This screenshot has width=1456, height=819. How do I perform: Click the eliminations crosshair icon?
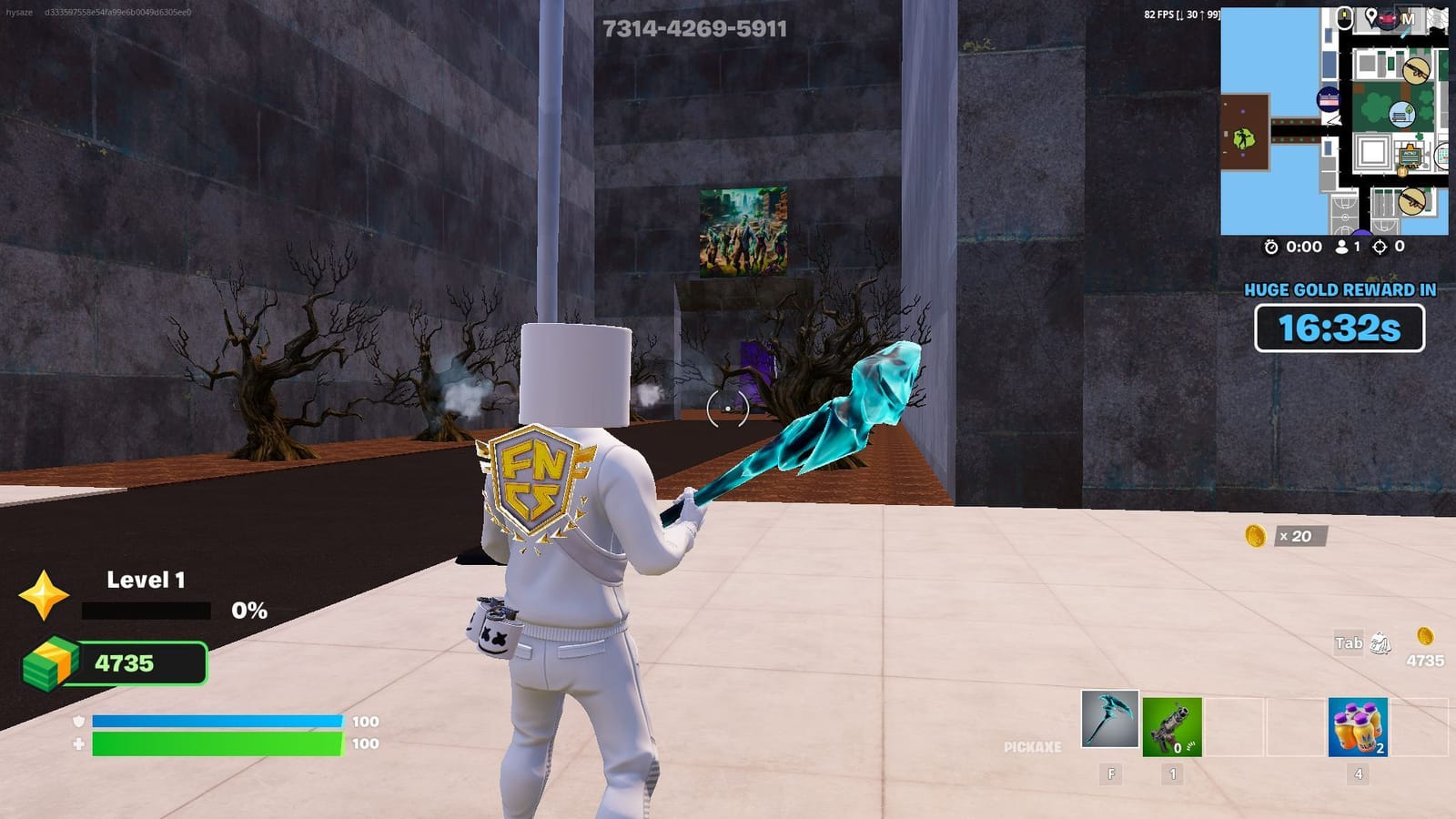point(1379,247)
